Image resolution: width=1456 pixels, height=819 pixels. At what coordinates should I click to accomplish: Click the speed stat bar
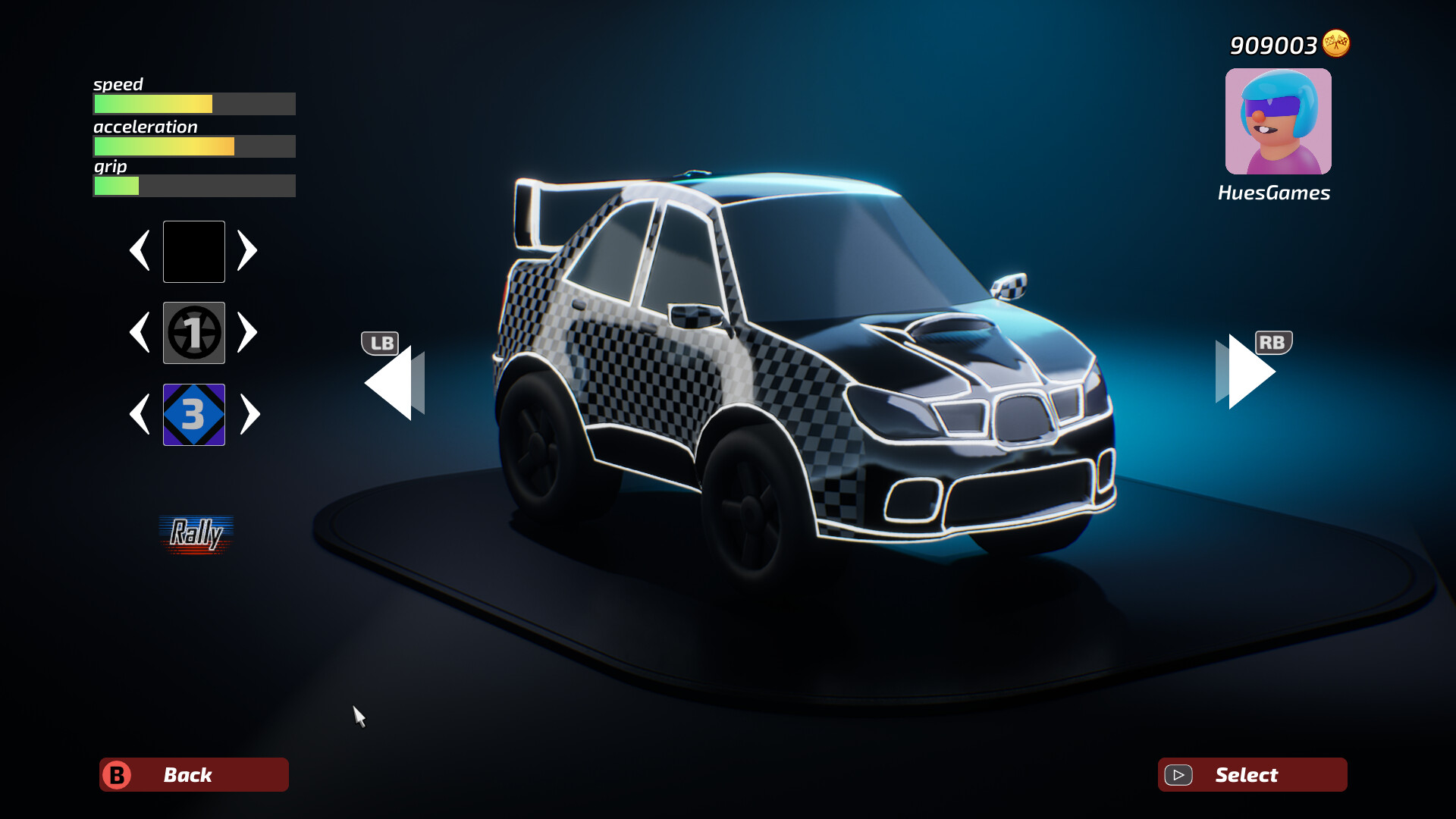(193, 104)
